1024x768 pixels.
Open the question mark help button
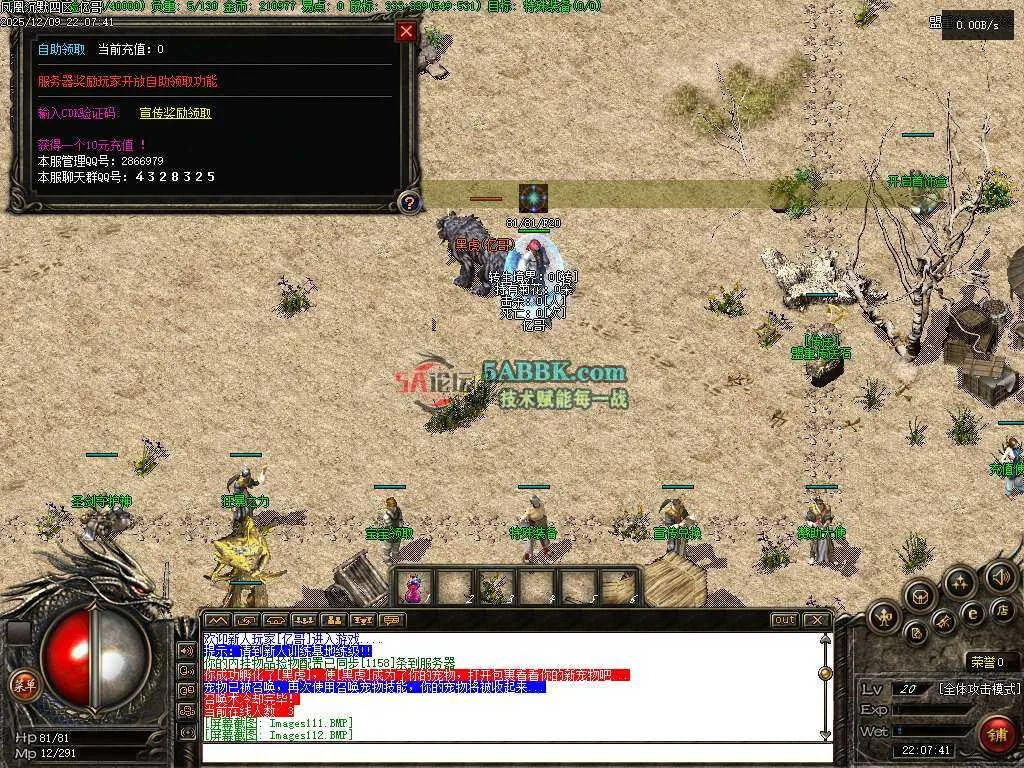[x=407, y=203]
